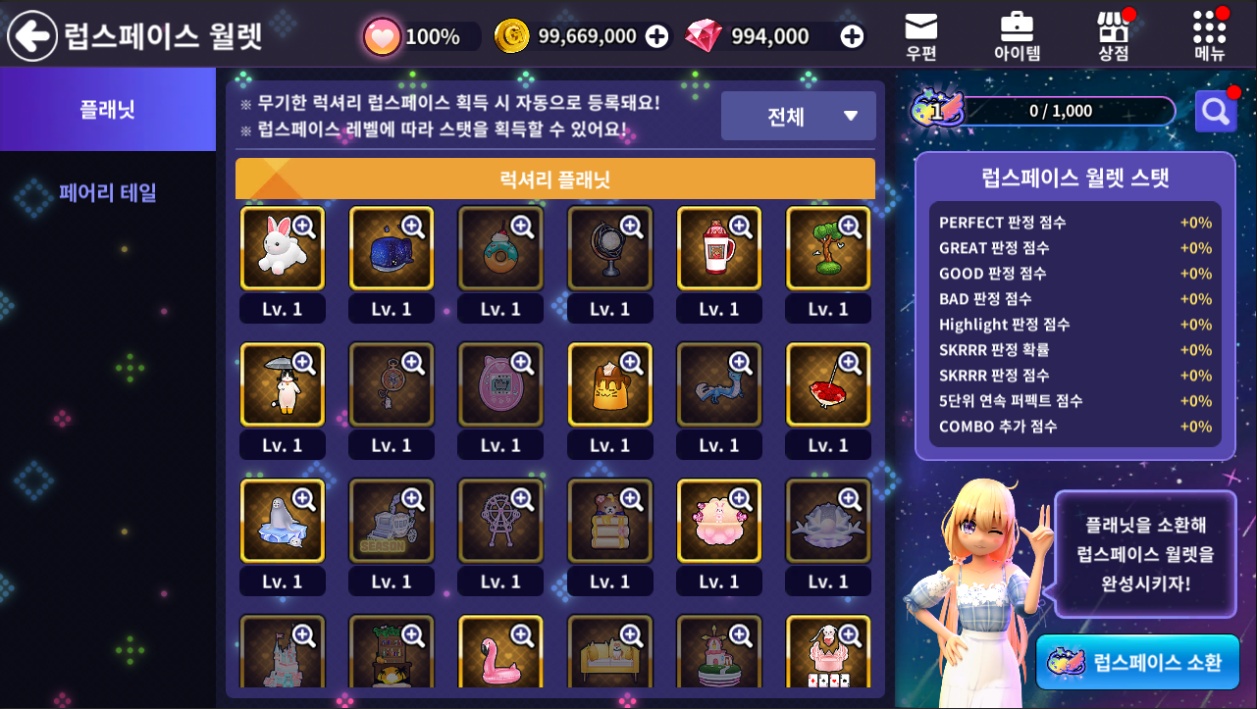Open the 메뉴 grid menu

coord(1209,36)
